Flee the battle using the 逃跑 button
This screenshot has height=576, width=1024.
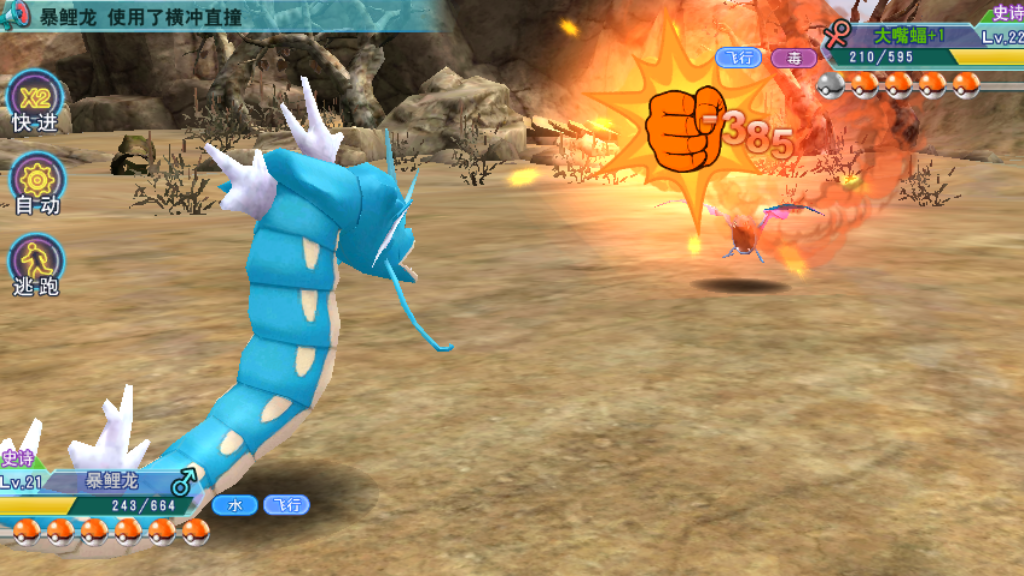tap(37, 265)
